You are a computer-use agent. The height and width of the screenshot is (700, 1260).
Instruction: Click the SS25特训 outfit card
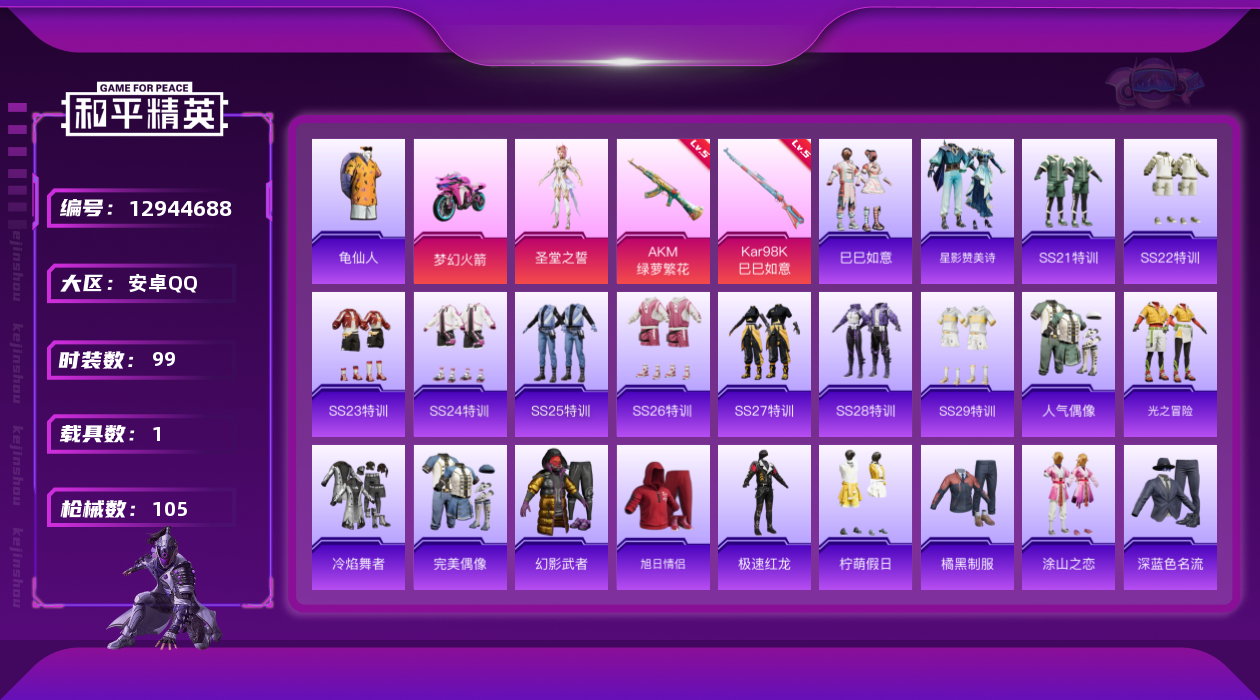561,364
